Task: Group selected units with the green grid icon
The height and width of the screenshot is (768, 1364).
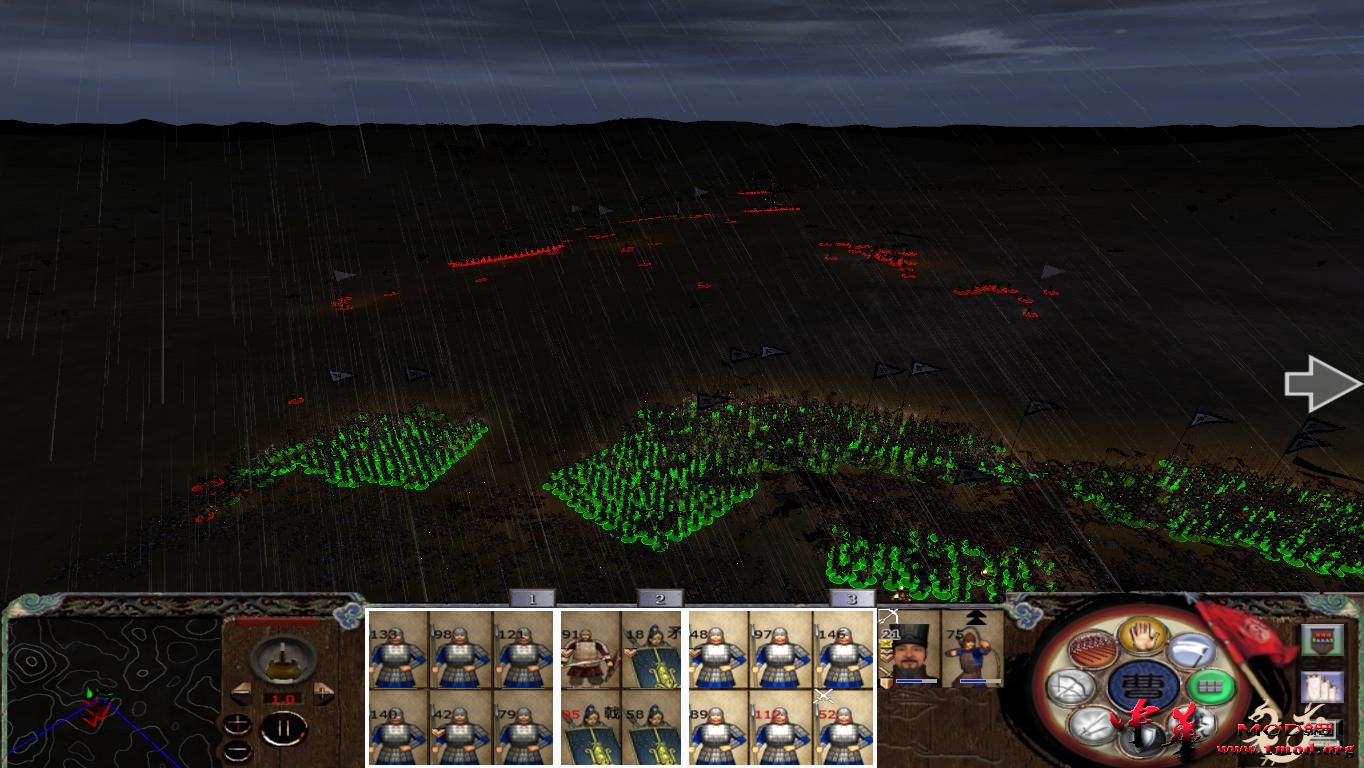Action: point(1210,686)
